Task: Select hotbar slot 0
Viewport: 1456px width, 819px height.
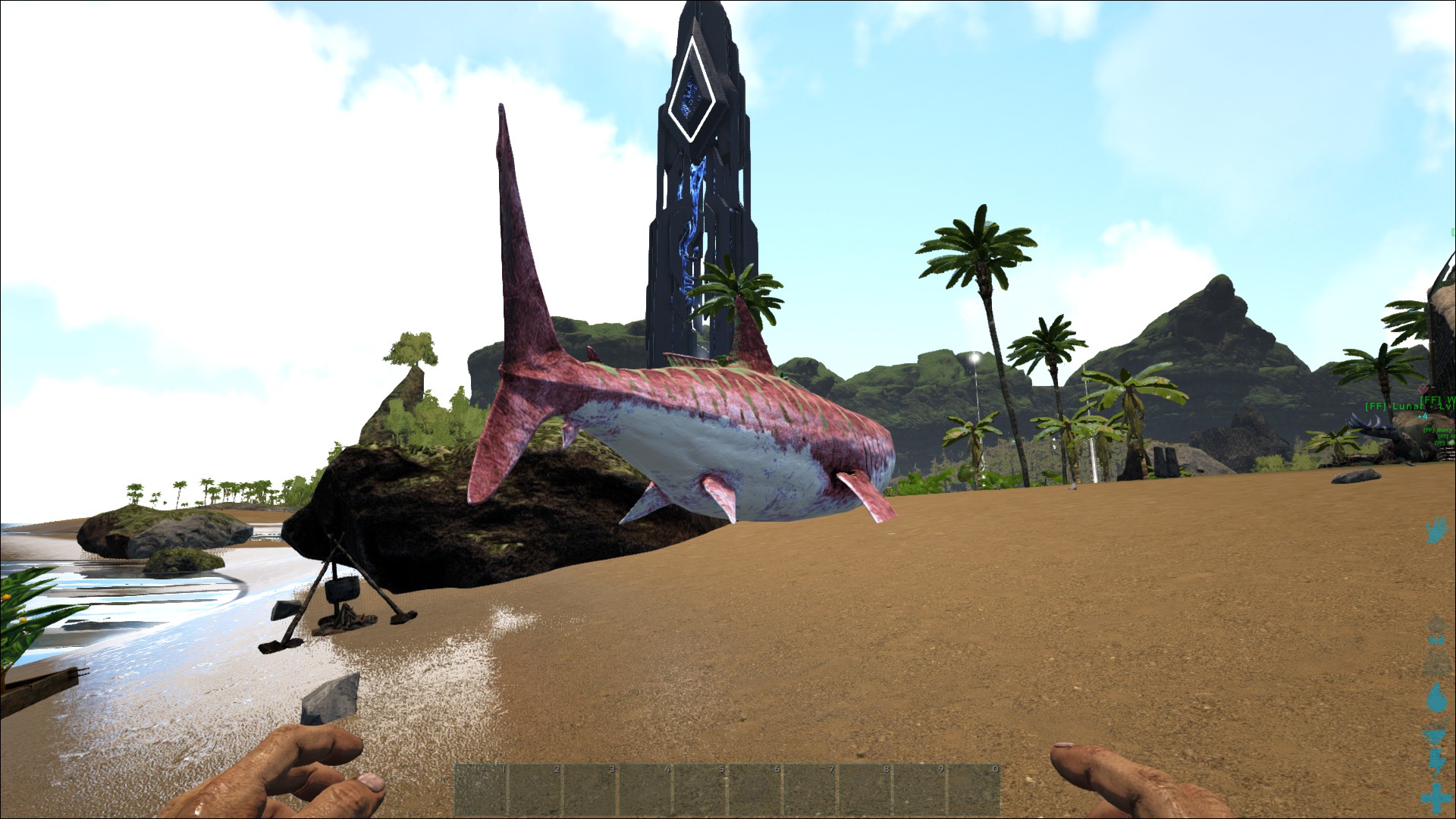Action: click(x=973, y=790)
